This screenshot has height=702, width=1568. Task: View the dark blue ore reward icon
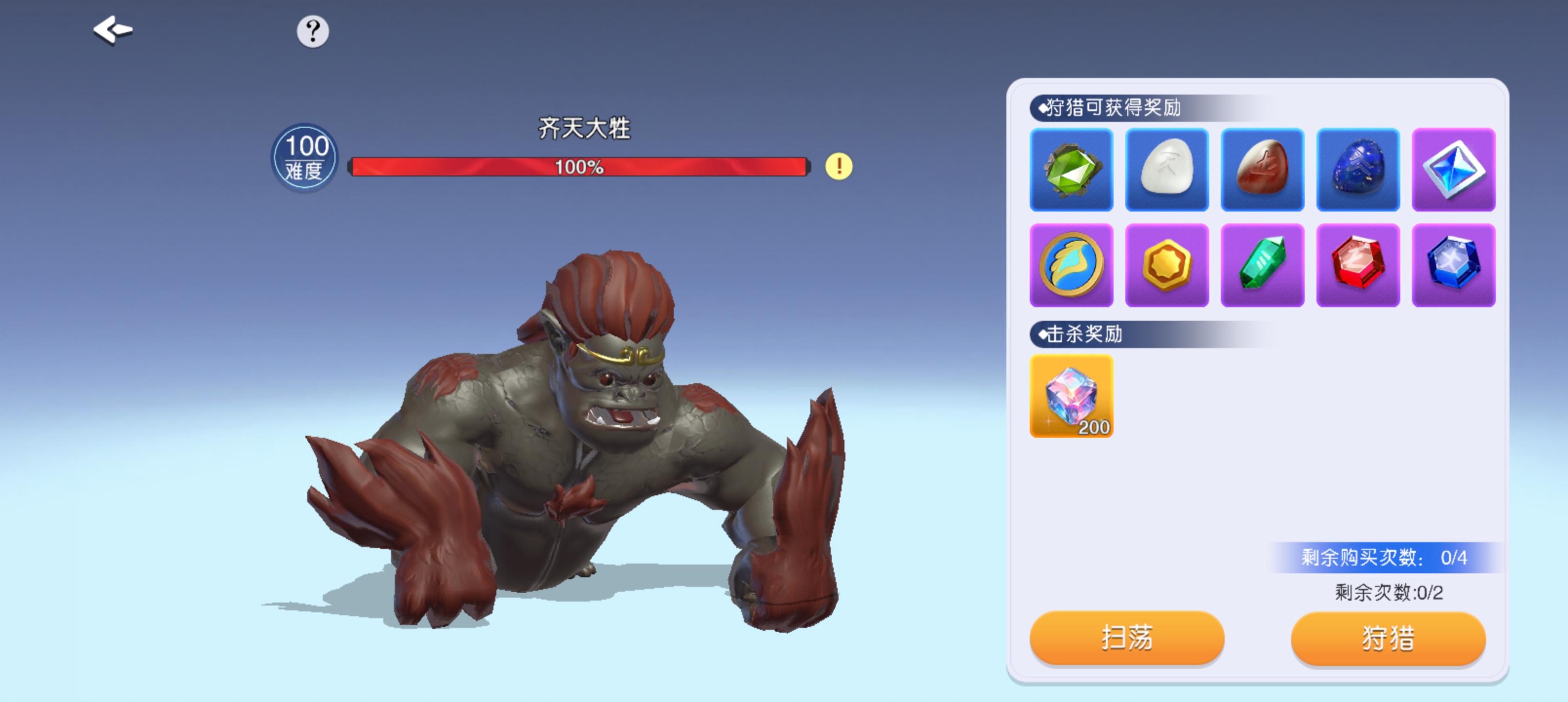click(1358, 171)
